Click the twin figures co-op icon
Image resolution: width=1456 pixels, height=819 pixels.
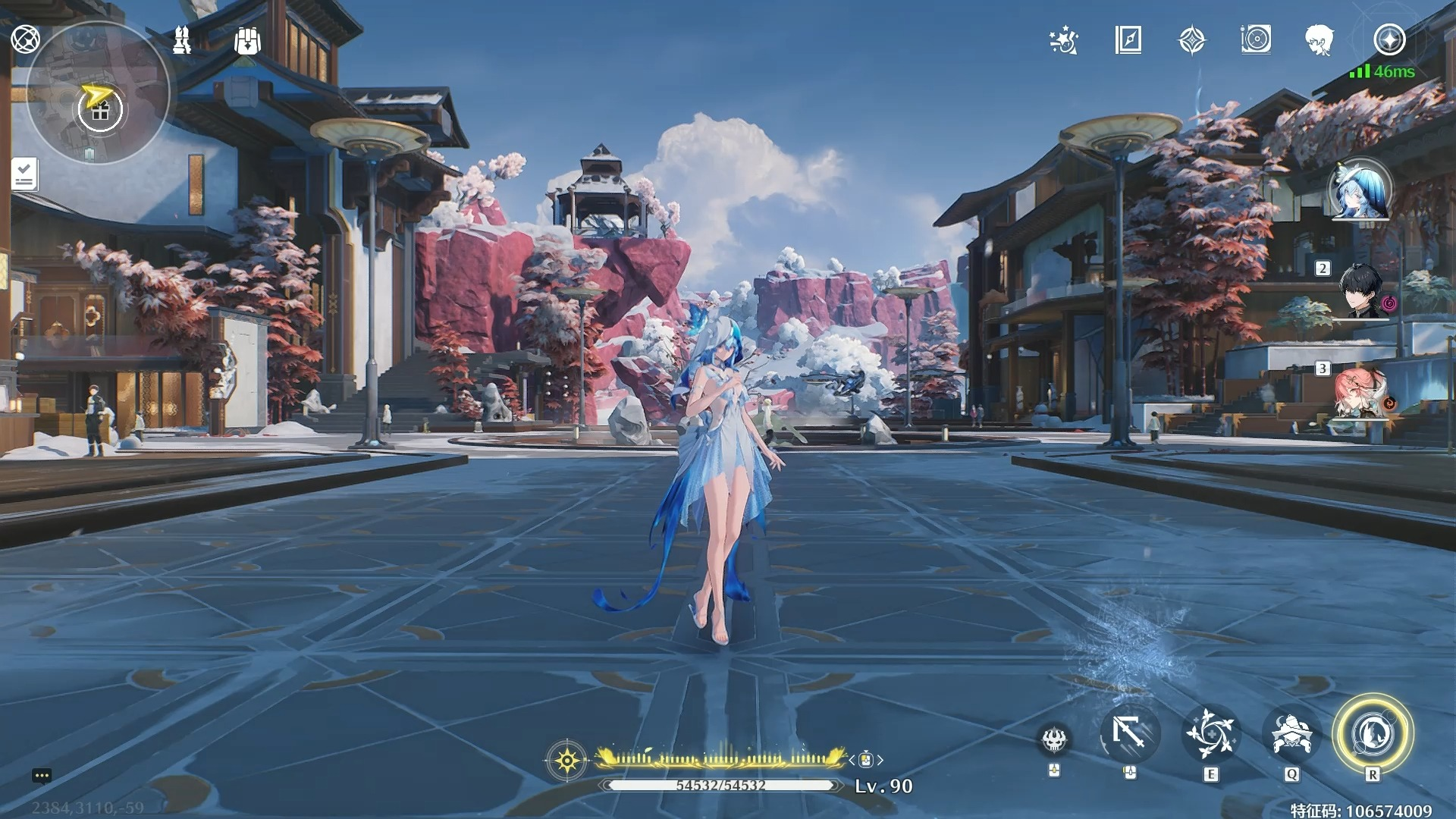(182, 40)
